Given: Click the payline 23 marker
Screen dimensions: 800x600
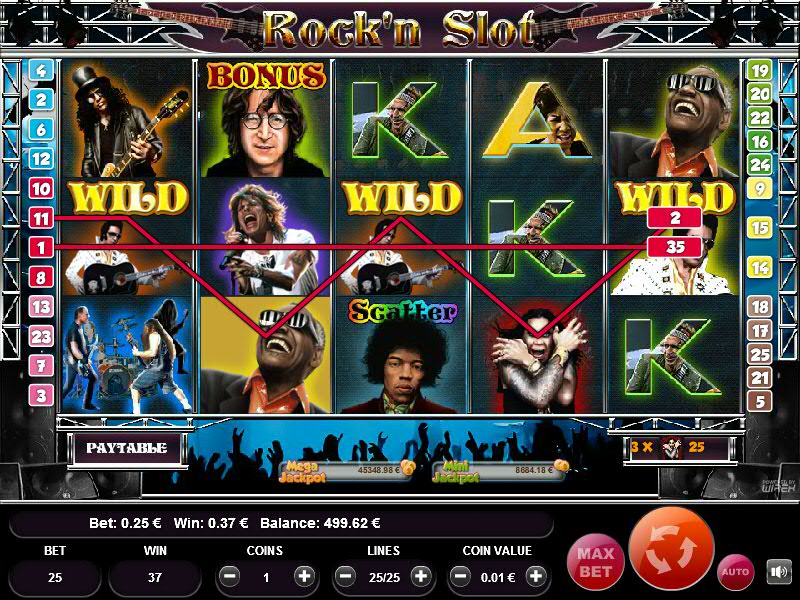Looking at the screenshot, I should pyautogui.click(x=41, y=336).
